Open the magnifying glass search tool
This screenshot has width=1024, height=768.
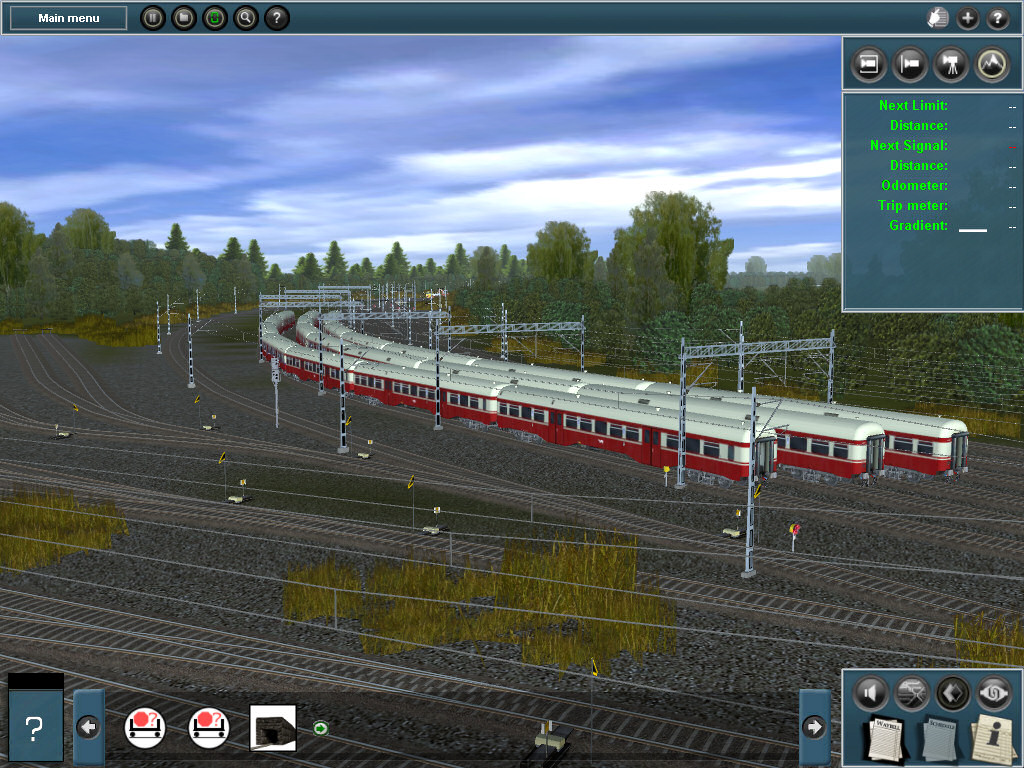pyautogui.click(x=245, y=18)
